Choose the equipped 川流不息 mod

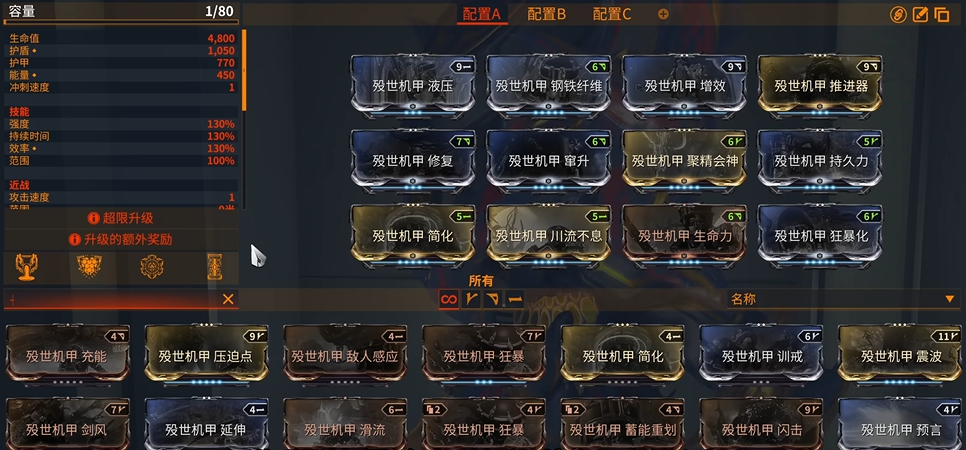549,234
